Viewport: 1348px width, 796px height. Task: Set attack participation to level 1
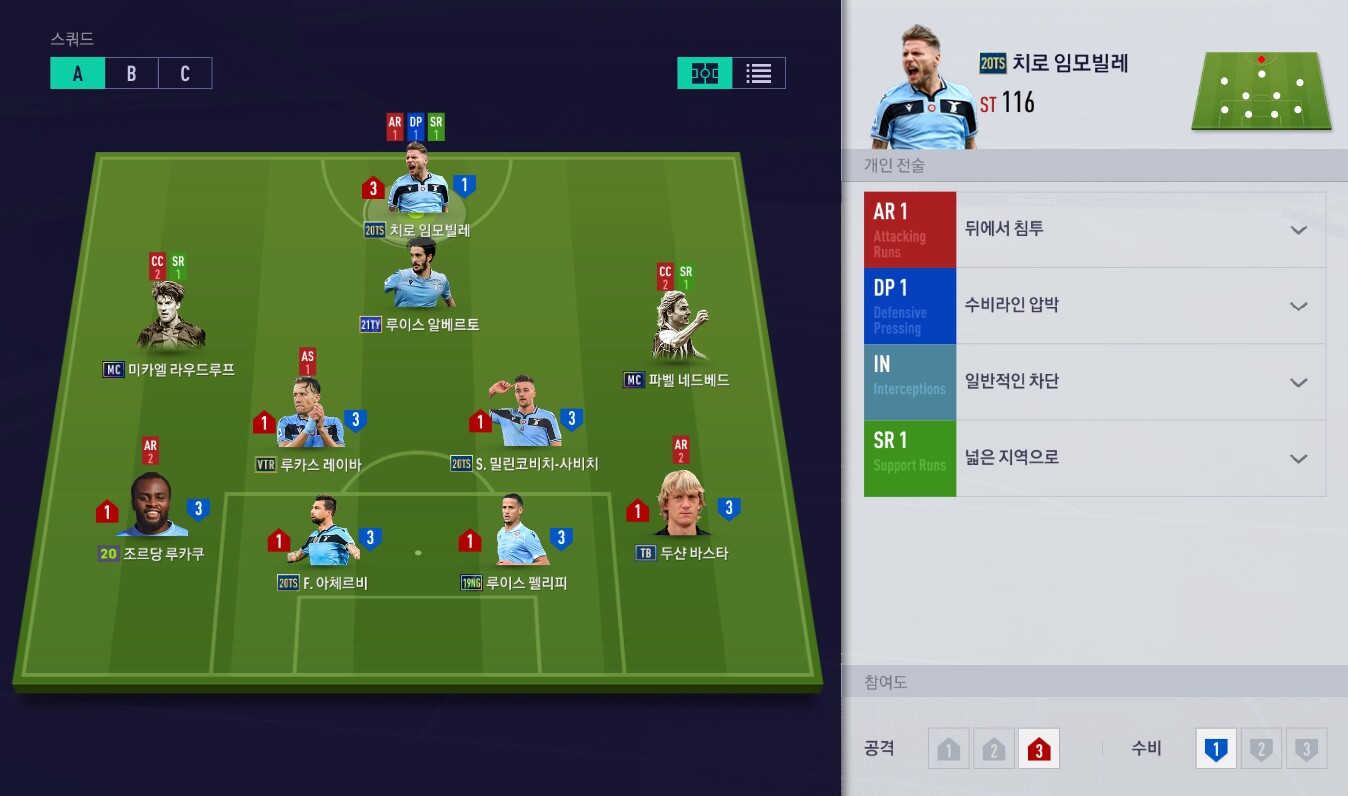(949, 749)
